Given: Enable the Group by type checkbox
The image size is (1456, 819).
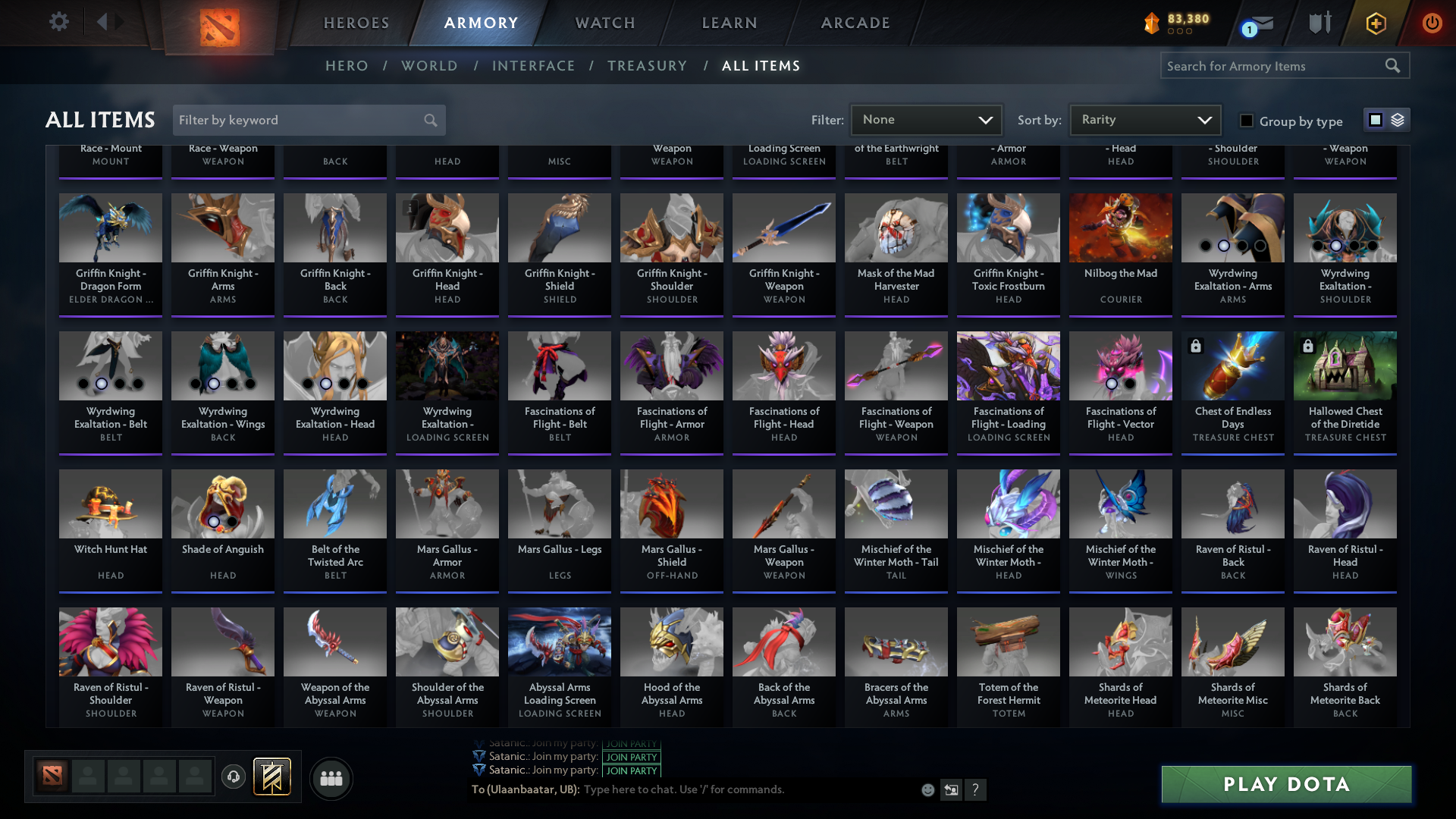Looking at the screenshot, I should (x=1246, y=121).
